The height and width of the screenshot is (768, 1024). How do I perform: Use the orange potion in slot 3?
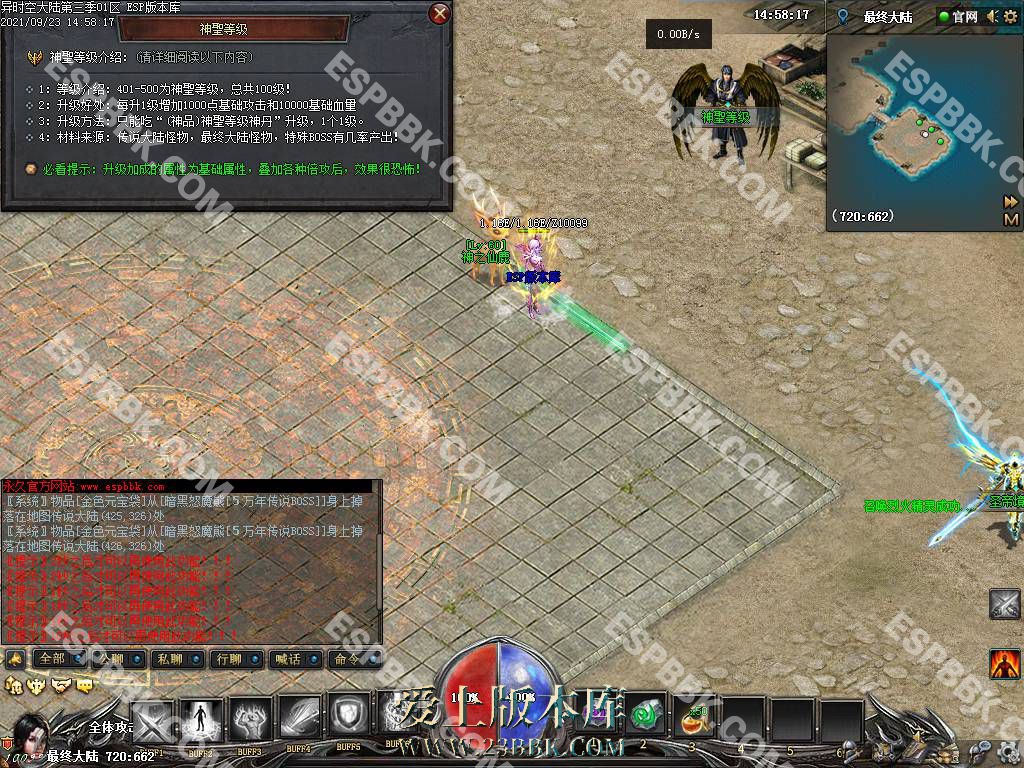click(x=692, y=717)
